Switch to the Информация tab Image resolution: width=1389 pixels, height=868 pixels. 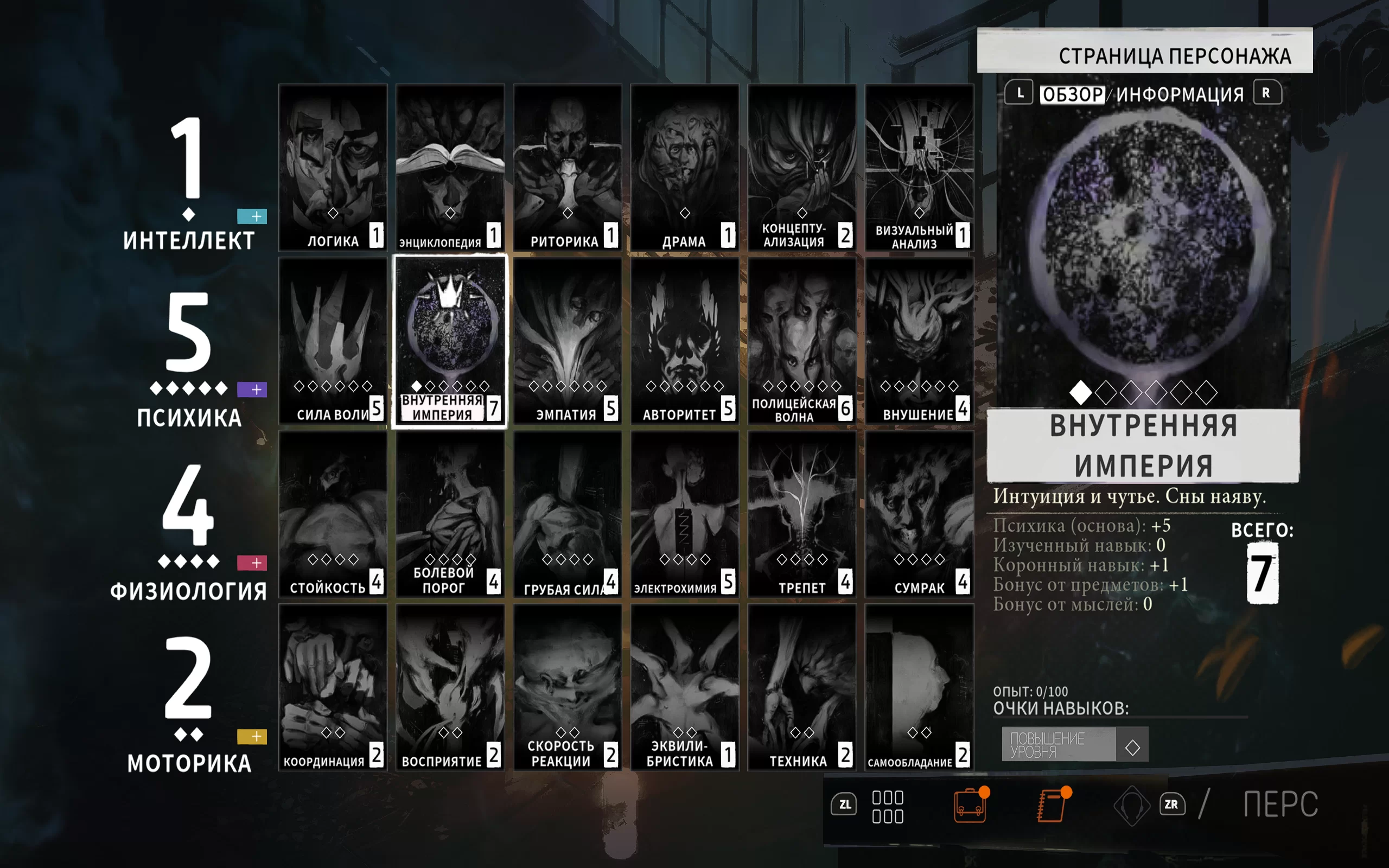click(1180, 94)
